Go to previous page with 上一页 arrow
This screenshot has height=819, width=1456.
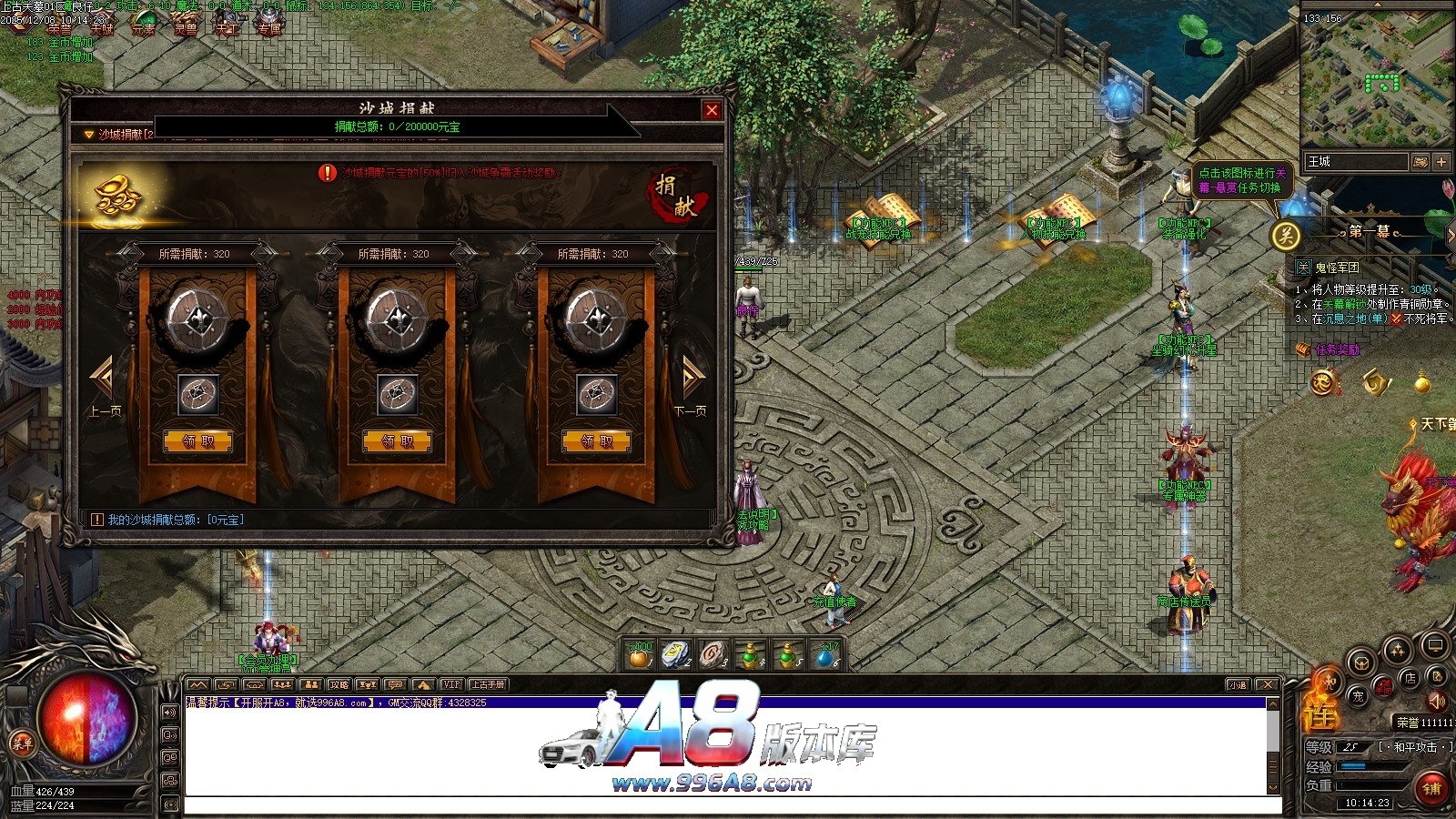coord(102,379)
